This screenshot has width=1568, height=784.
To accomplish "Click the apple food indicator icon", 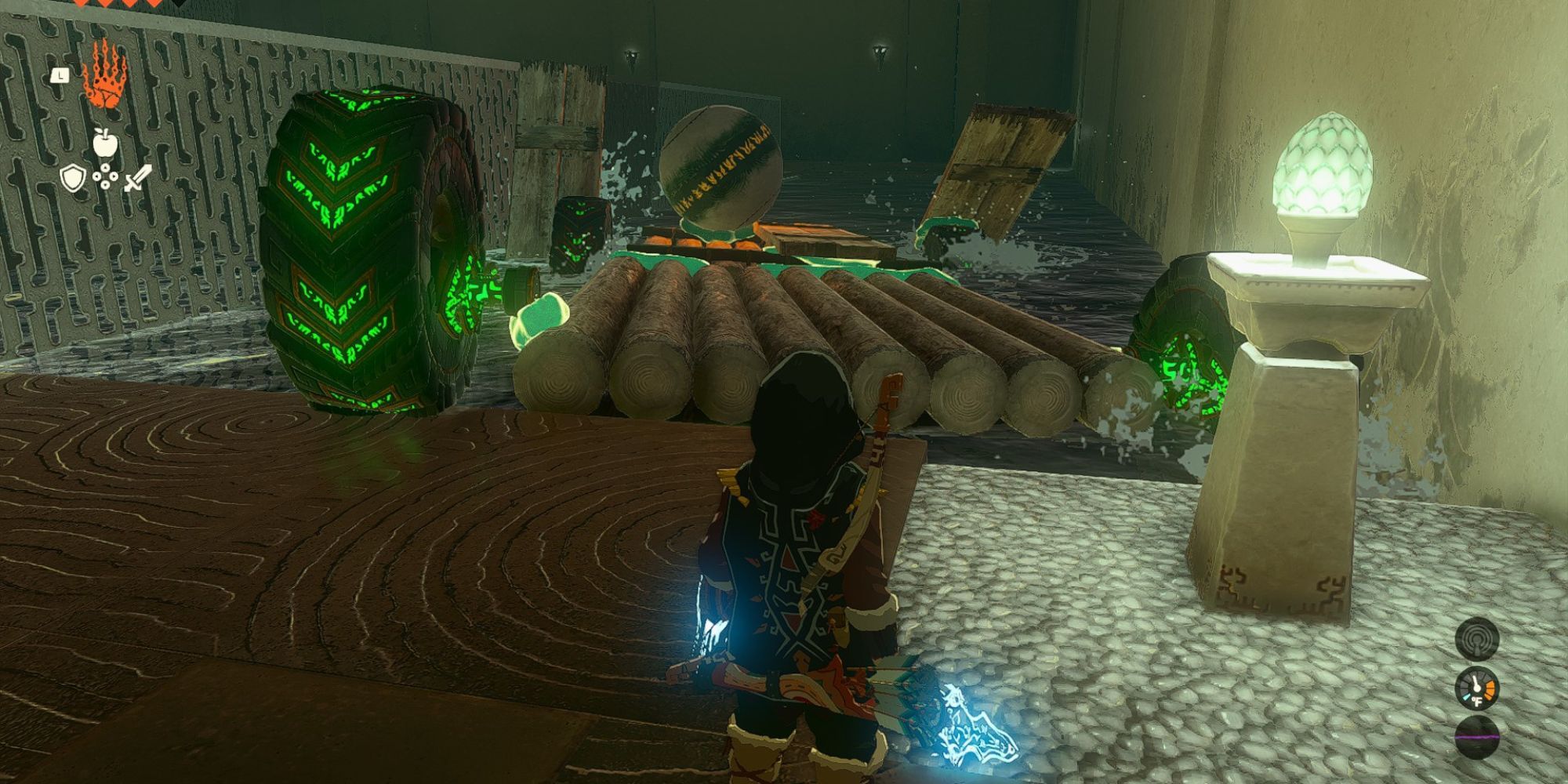I will click(104, 143).
